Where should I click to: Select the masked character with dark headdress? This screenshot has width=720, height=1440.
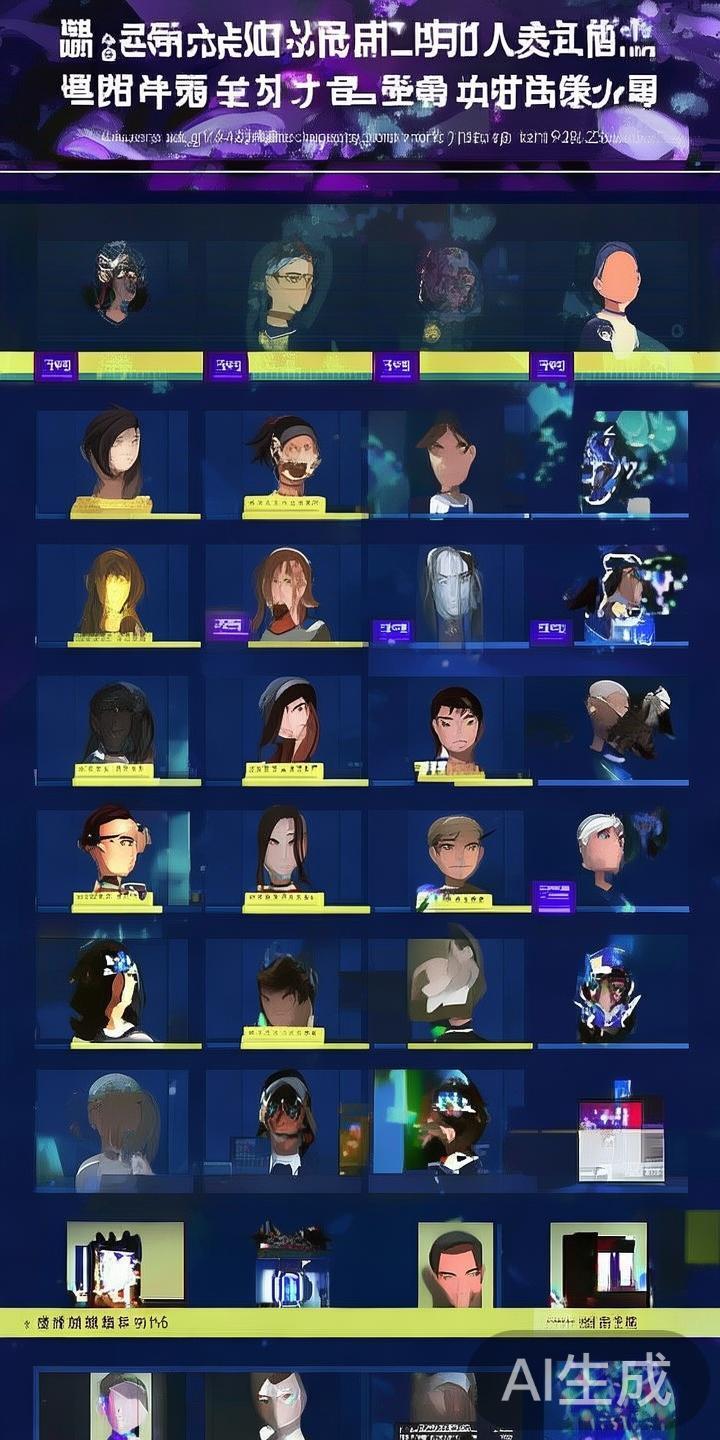point(118,278)
